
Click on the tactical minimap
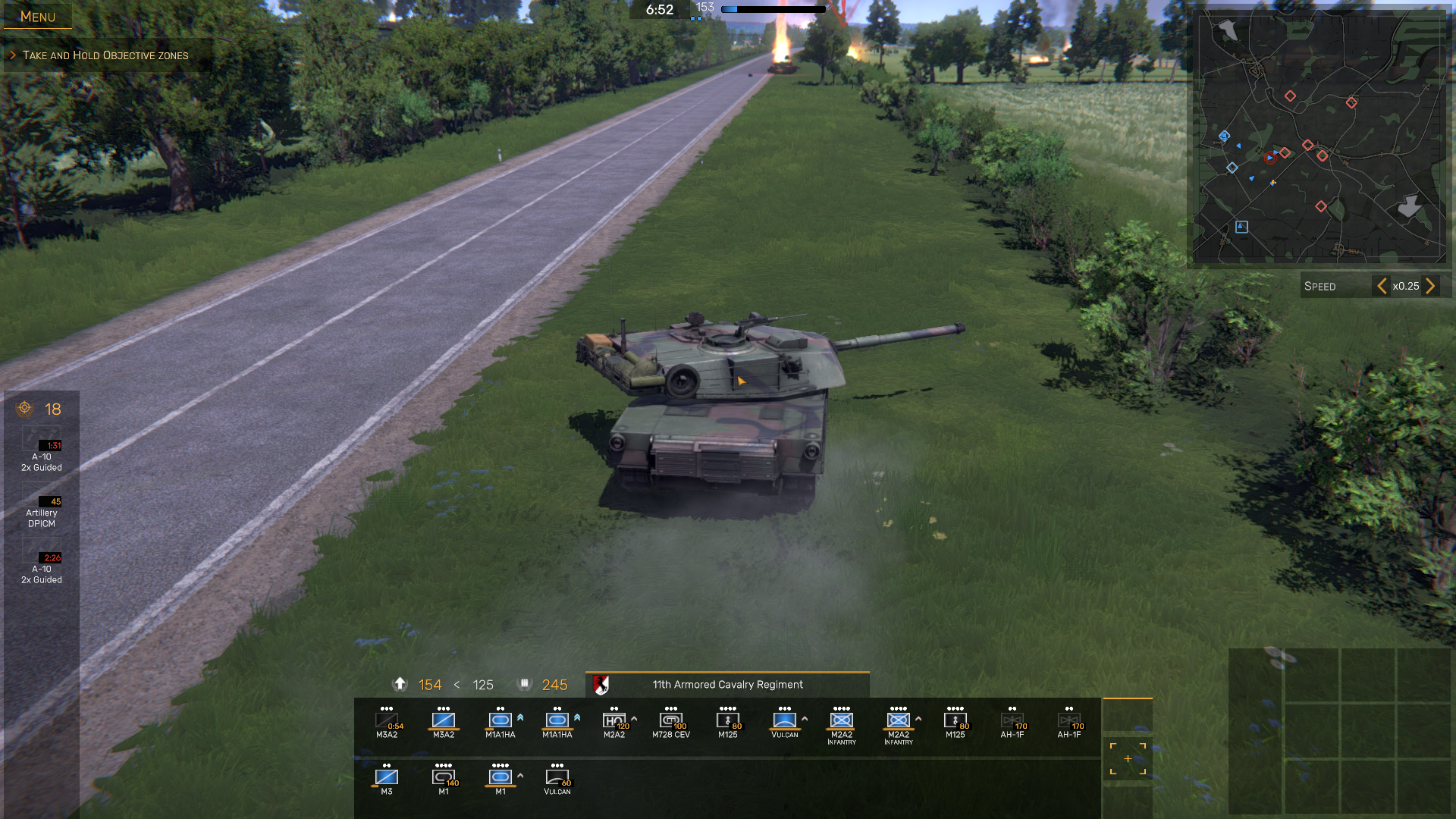pyautogui.click(x=1319, y=136)
